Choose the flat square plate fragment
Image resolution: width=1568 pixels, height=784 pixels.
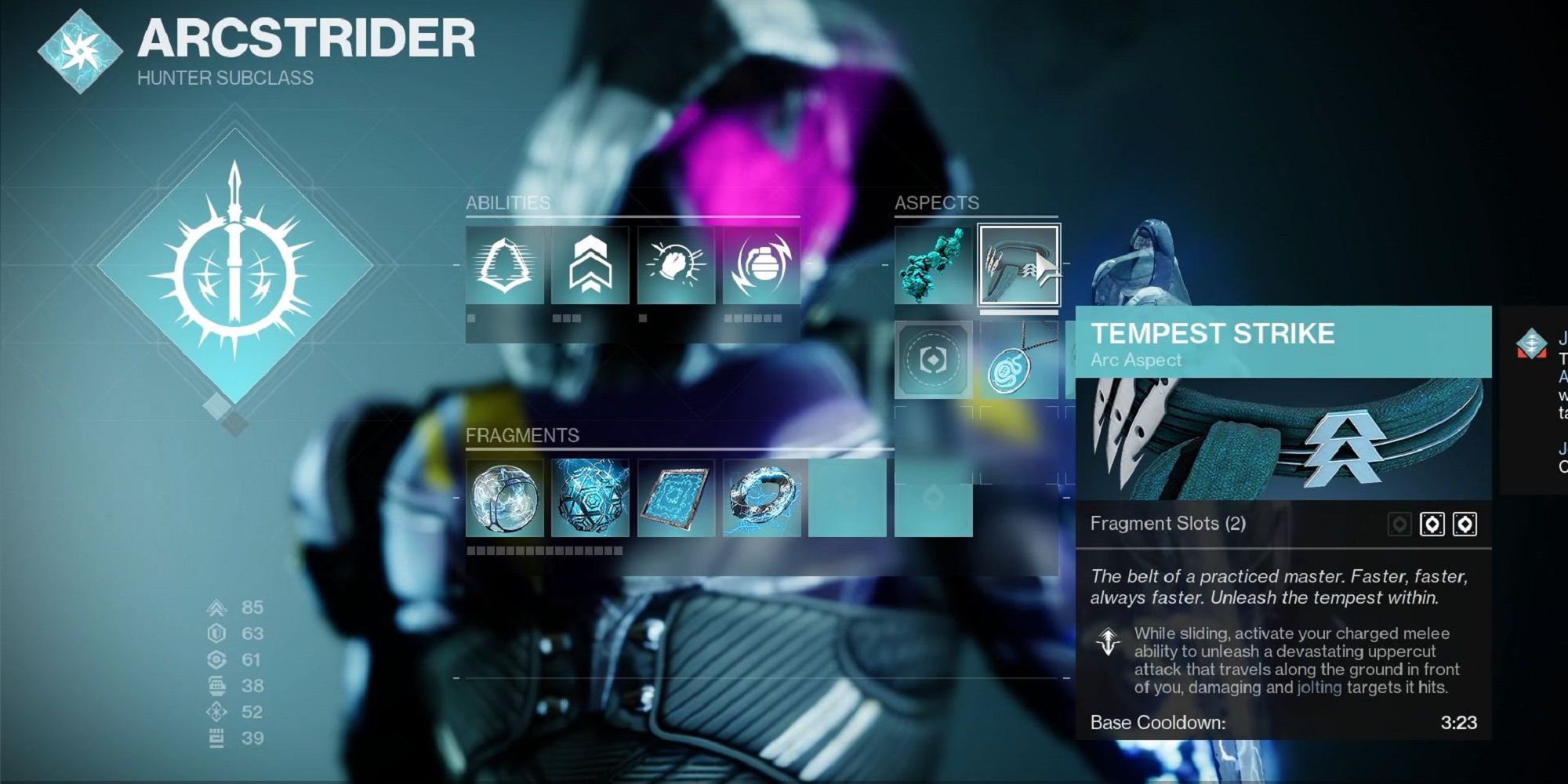point(676,498)
